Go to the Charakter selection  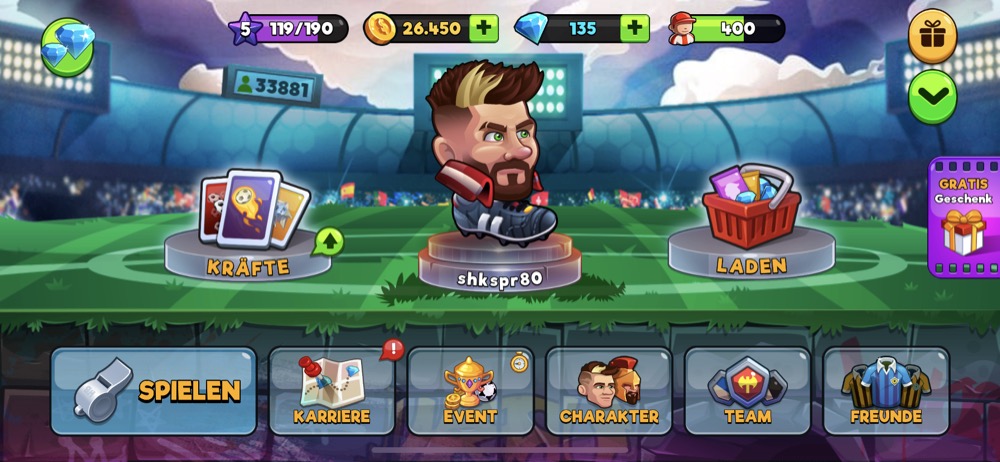click(x=609, y=391)
